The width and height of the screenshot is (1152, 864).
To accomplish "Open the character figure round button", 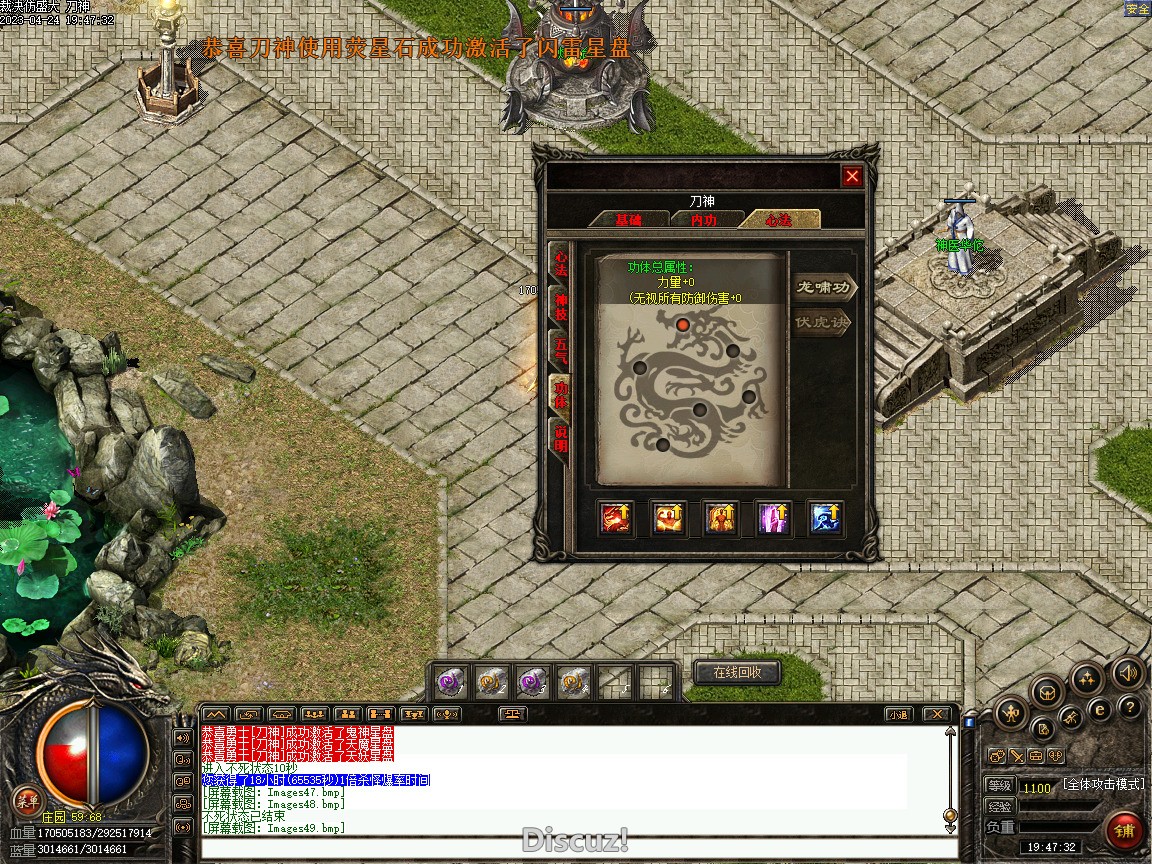I will (x=1012, y=713).
